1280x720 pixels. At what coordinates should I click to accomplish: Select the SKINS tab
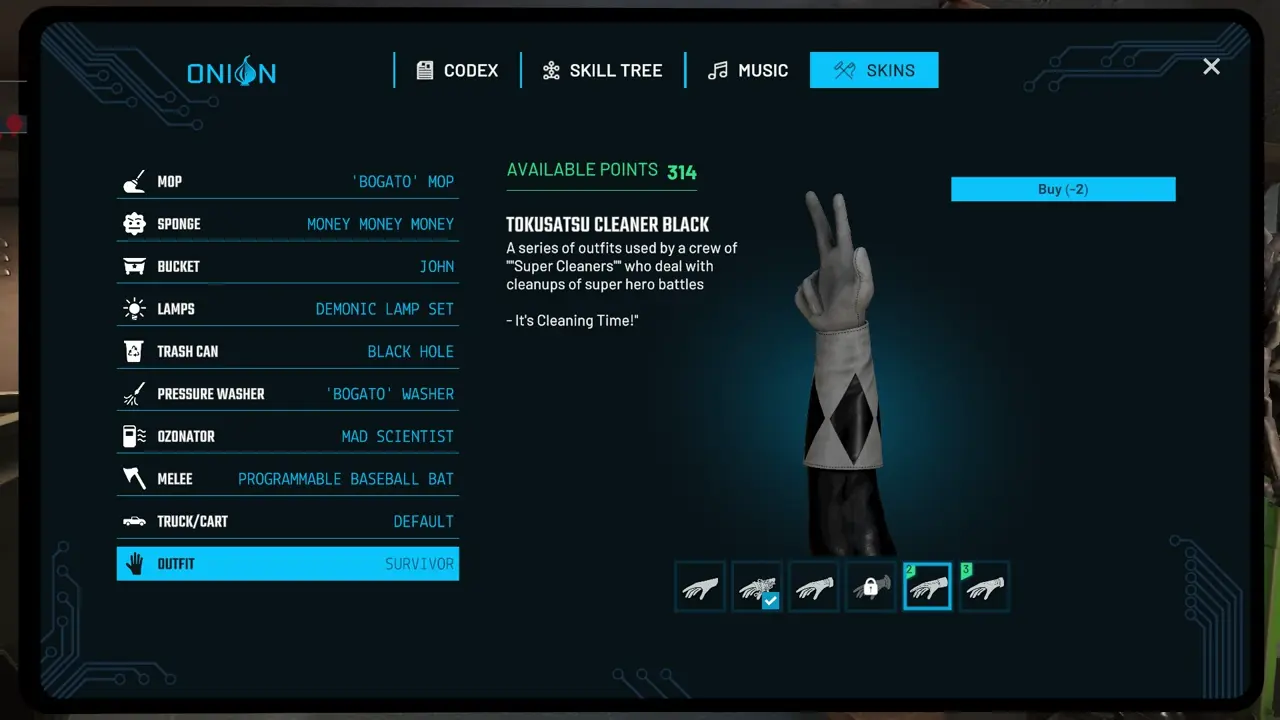click(874, 70)
